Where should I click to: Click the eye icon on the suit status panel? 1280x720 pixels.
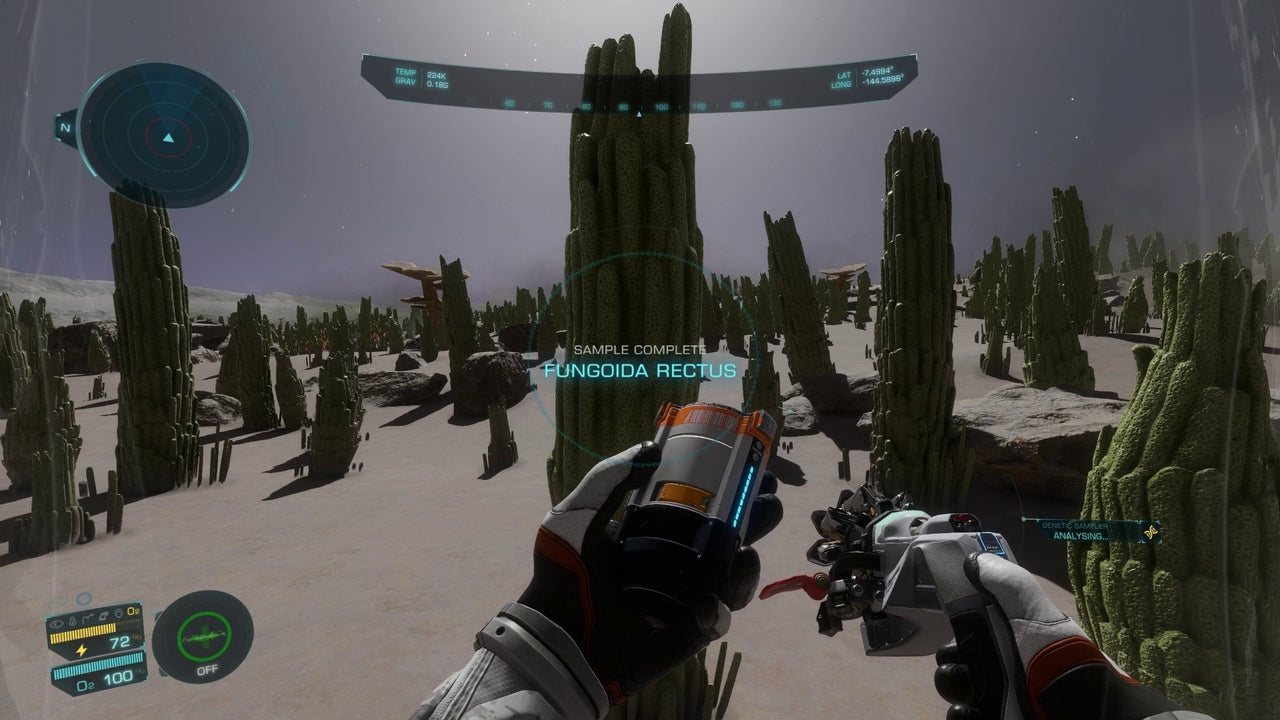(x=56, y=625)
